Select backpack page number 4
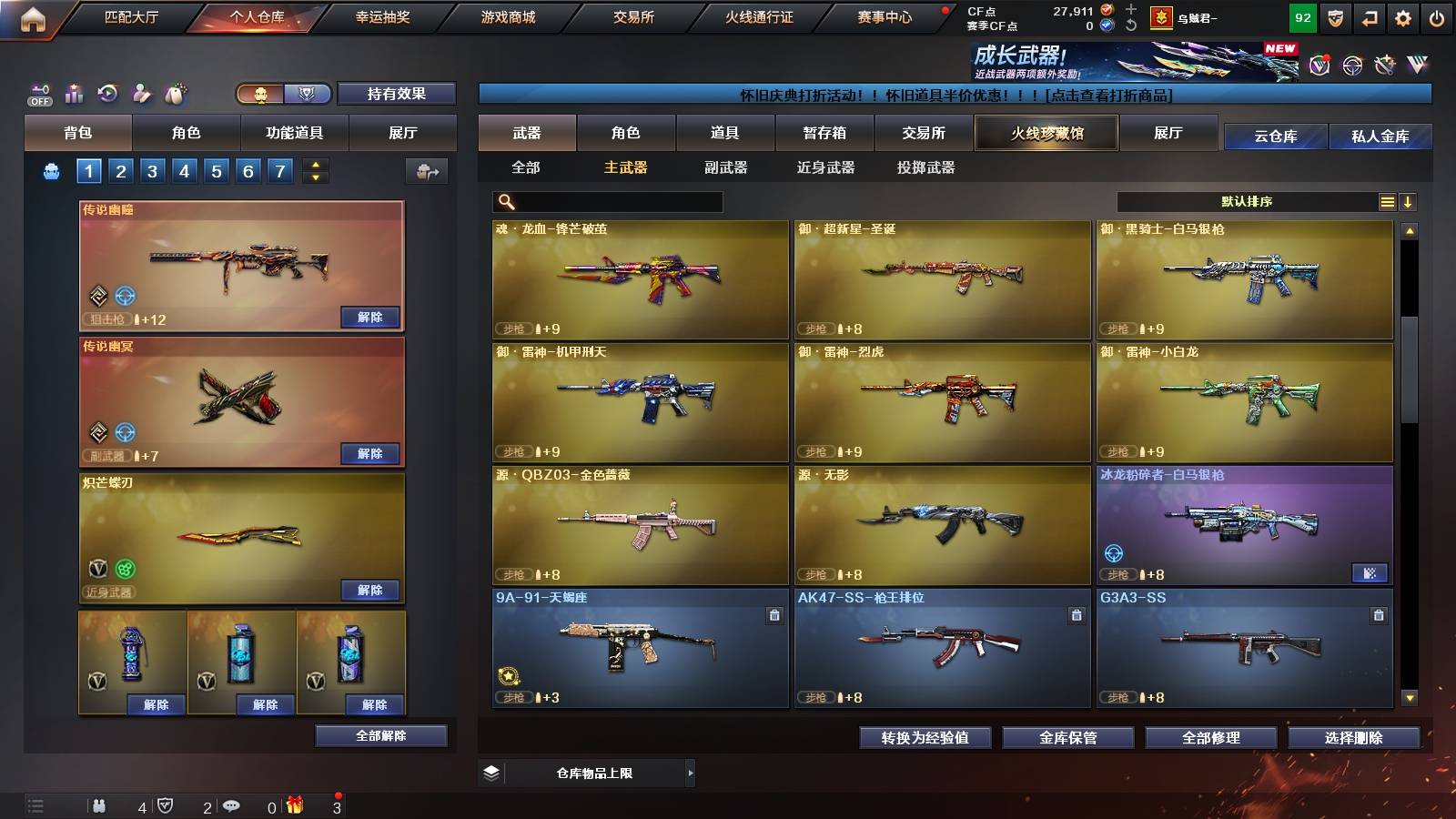The height and width of the screenshot is (819, 1456). click(x=187, y=169)
